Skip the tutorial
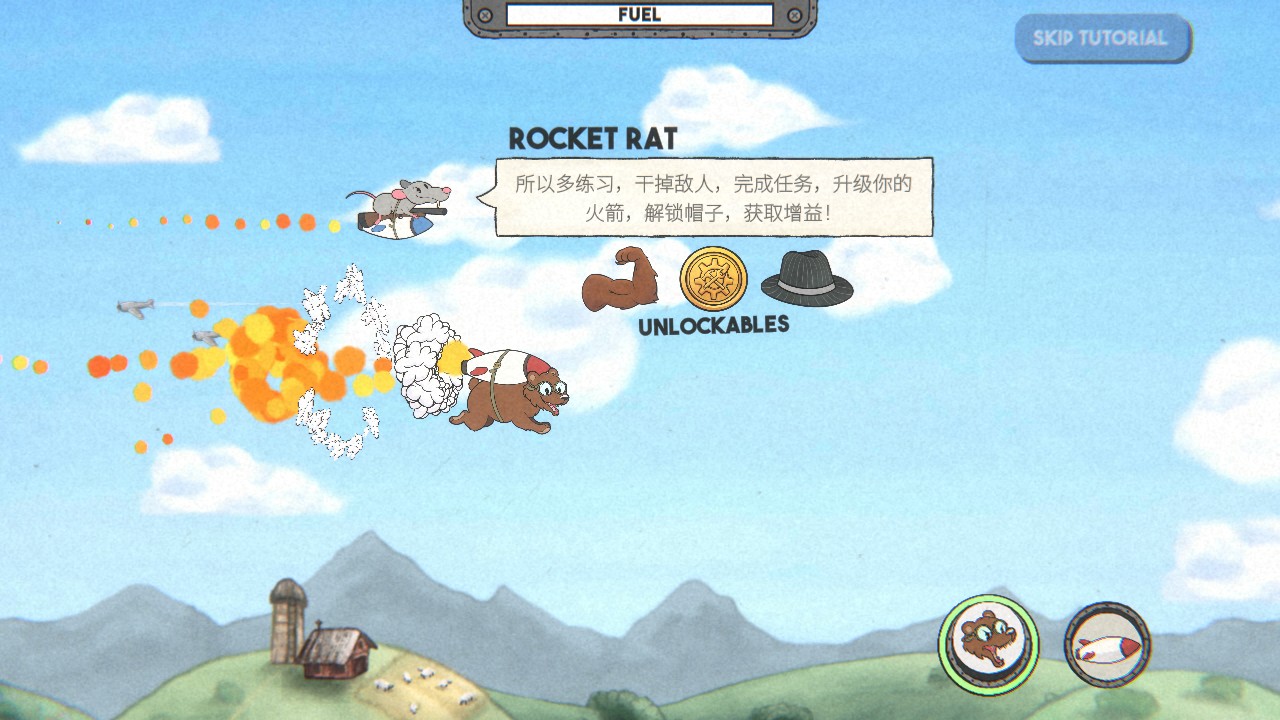 (1102, 39)
